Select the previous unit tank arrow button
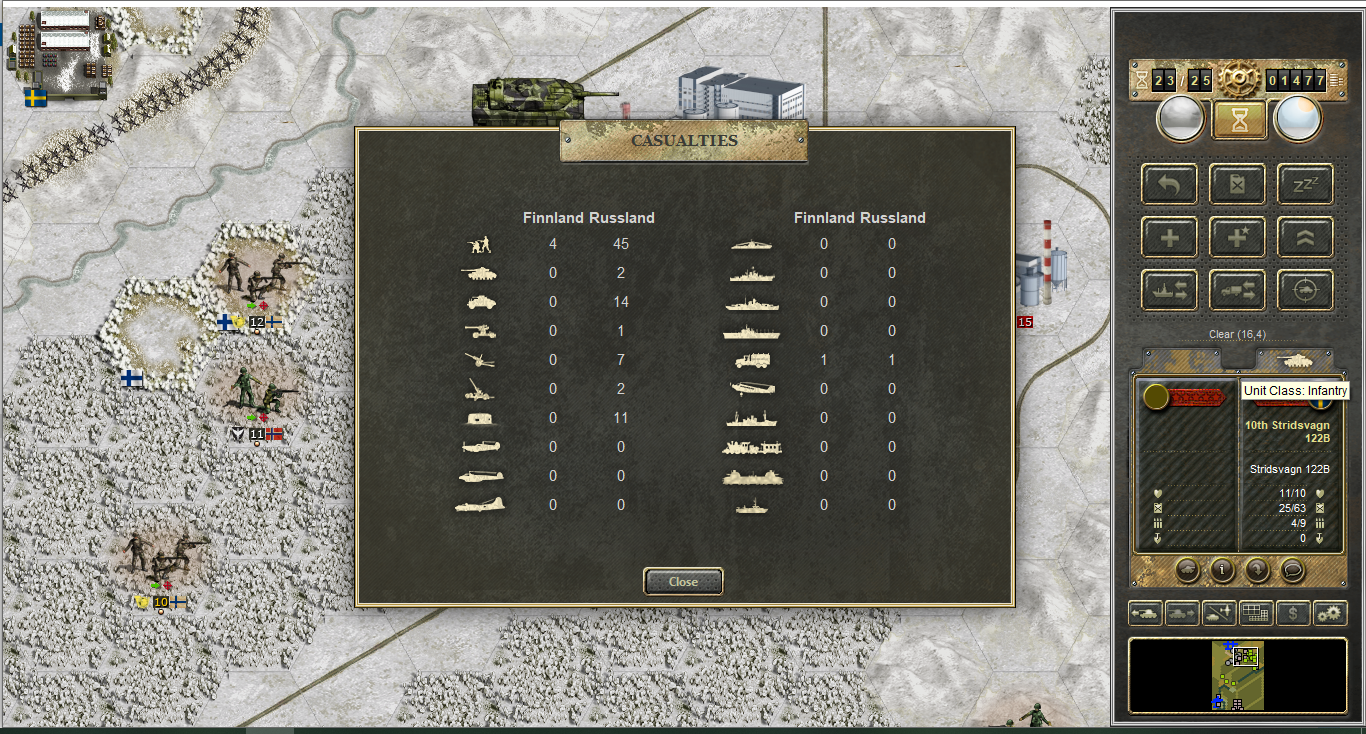Viewport: 1366px width, 734px height. [x=1144, y=613]
